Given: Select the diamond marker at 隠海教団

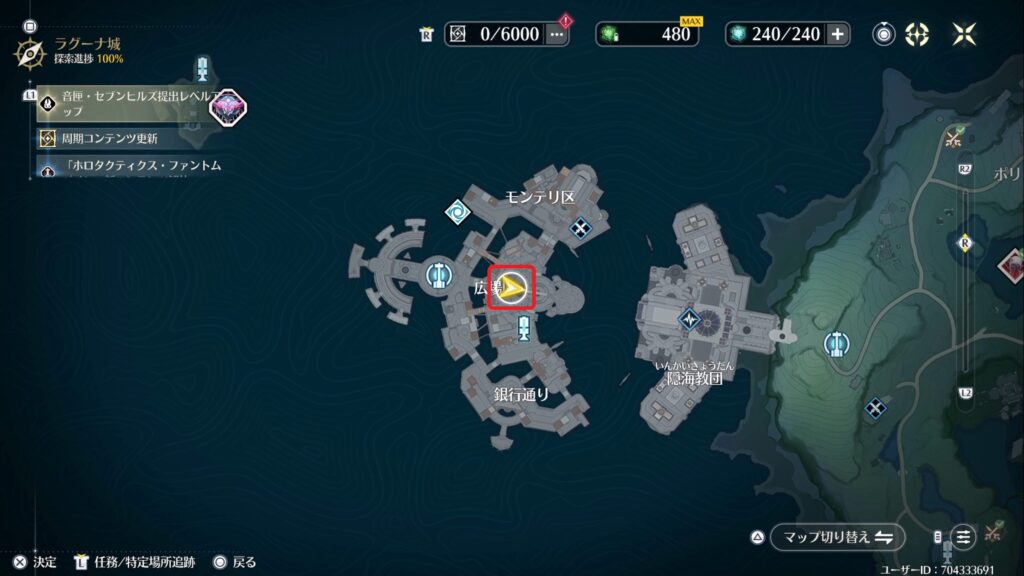Looking at the screenshot, I should click(x=690, y=319).
